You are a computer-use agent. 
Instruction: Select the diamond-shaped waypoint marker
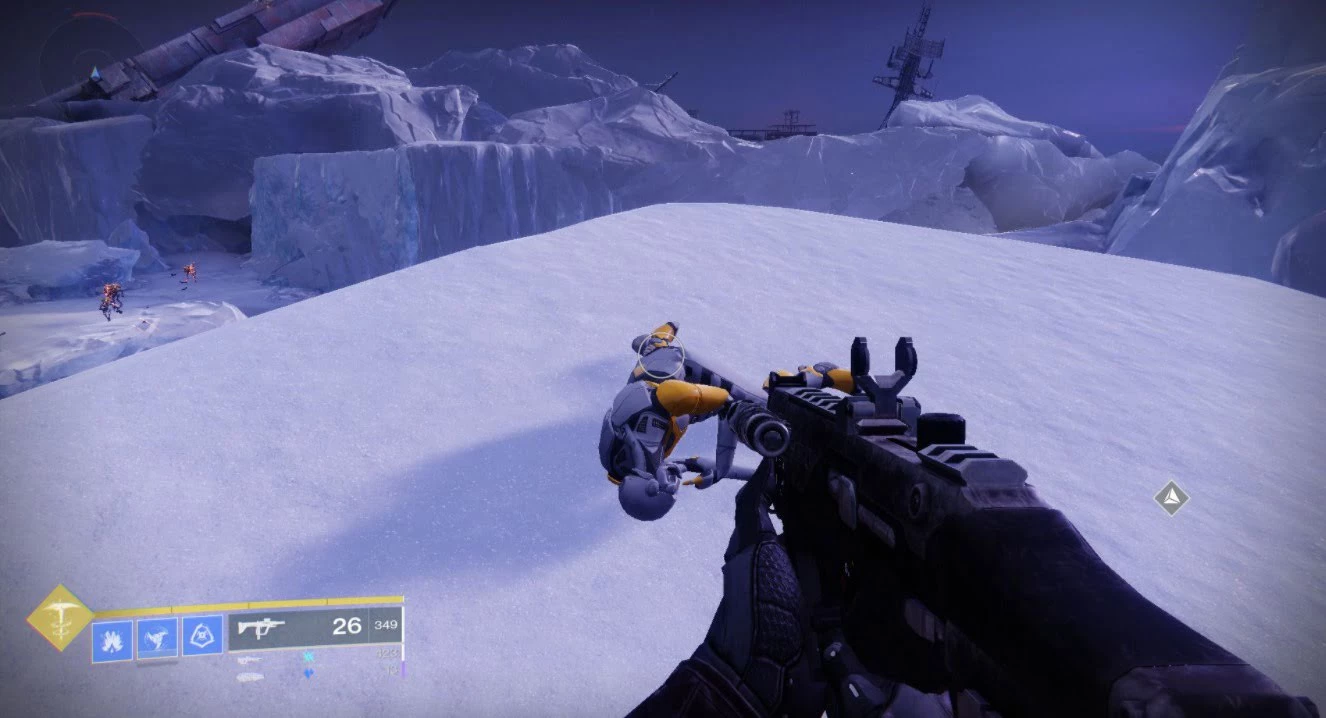click(x=1171, y=497)
